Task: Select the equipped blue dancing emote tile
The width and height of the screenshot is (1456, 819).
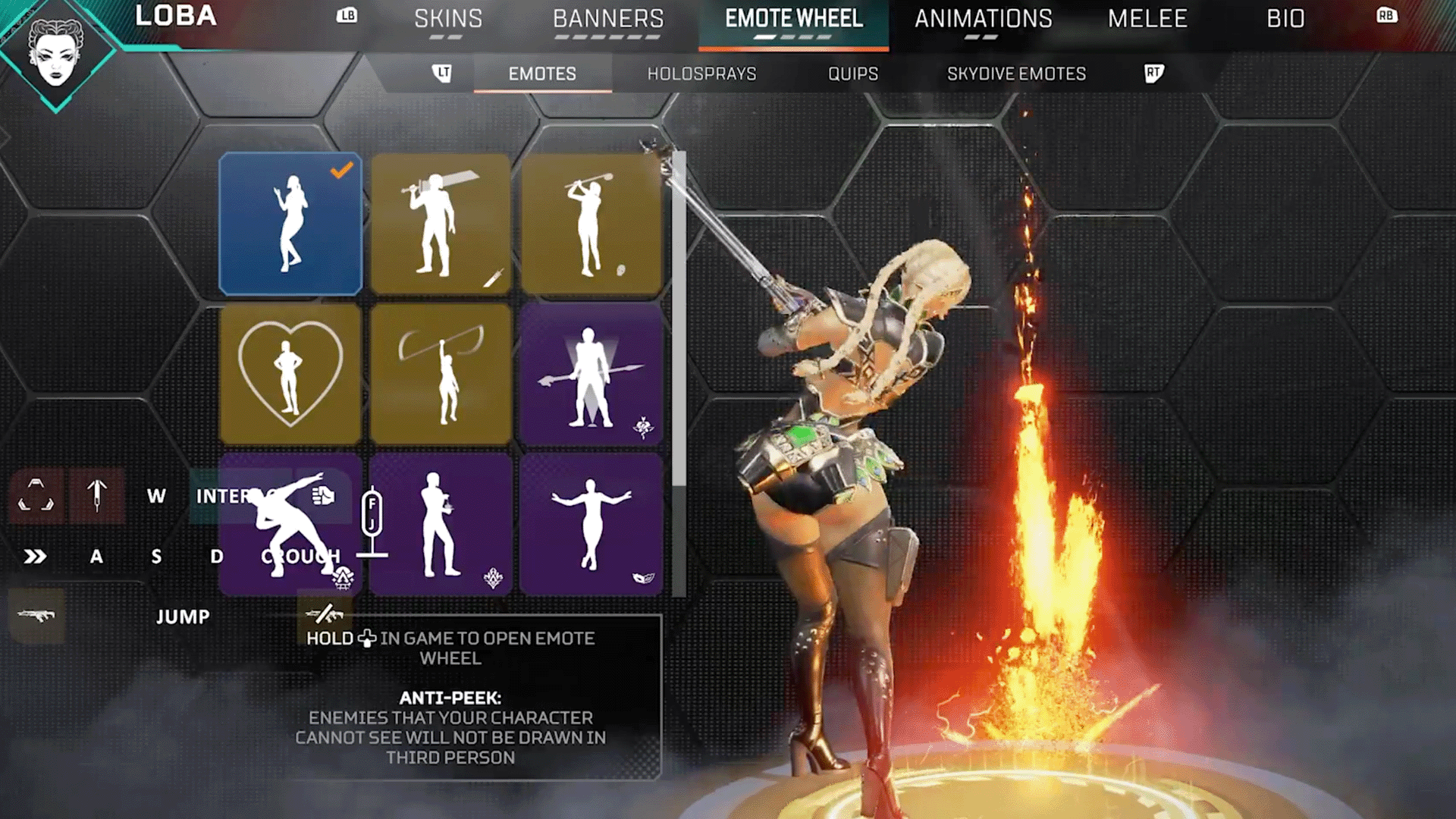Action: pos(290,224)
